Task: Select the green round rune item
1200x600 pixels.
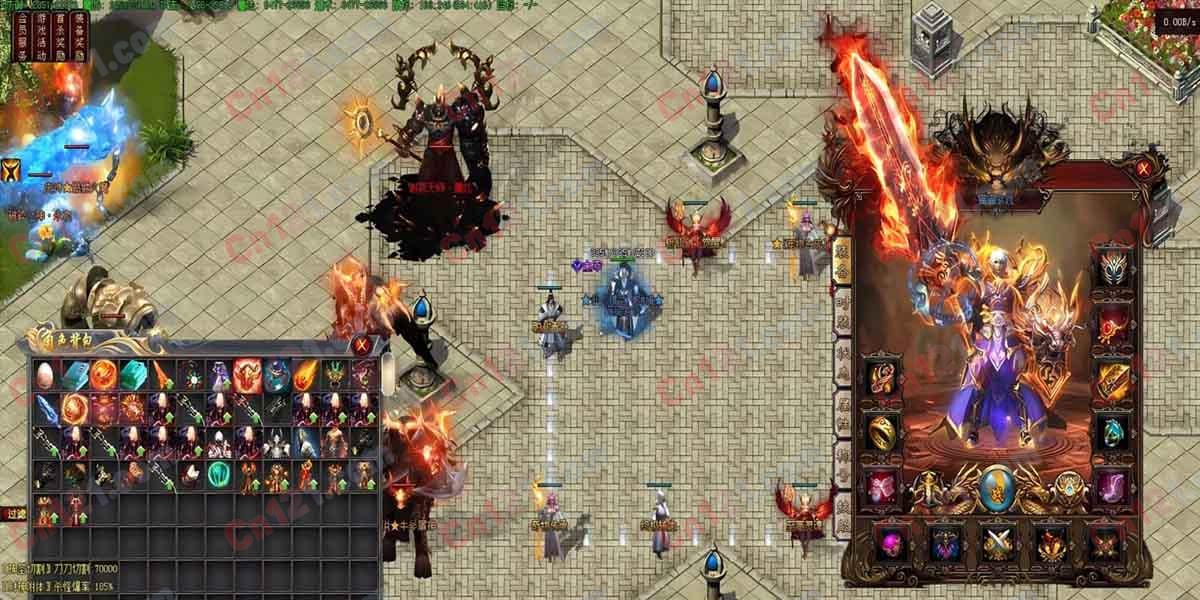Action: [x=219, y=474]
